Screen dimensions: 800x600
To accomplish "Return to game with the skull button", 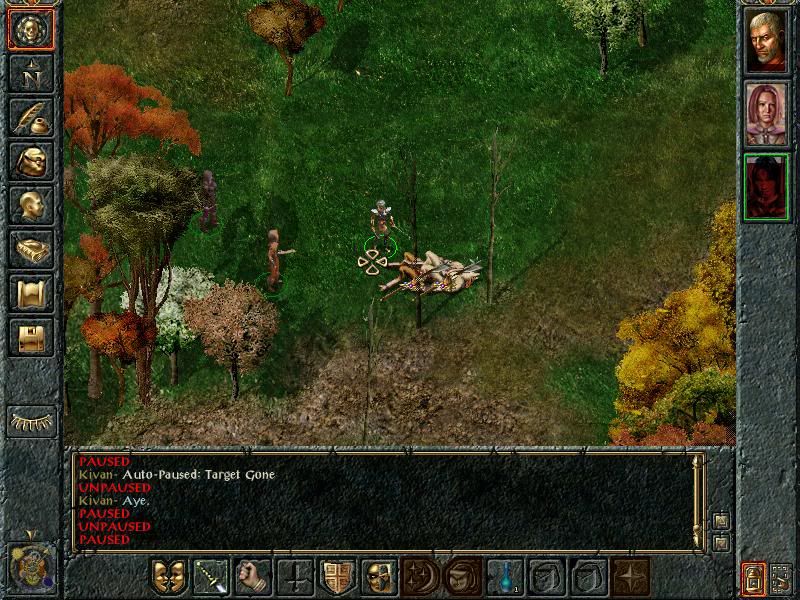I will (x=30, y=29).
